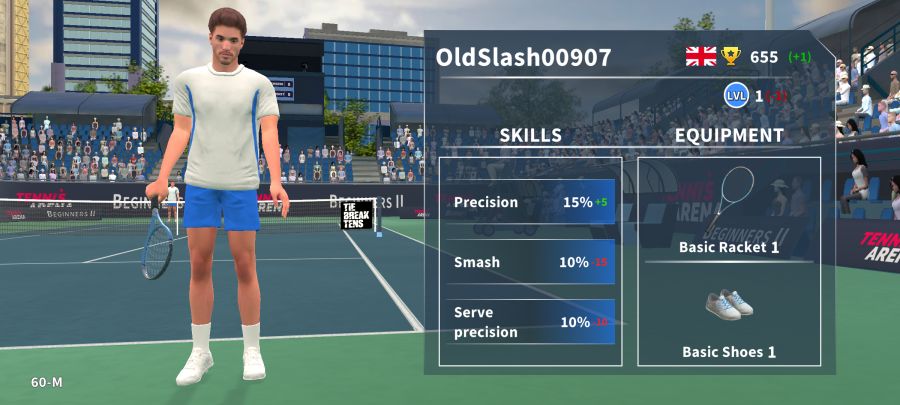900x405 pixels.
Task: Open the Serve precision skill
Action: [530, 322]
